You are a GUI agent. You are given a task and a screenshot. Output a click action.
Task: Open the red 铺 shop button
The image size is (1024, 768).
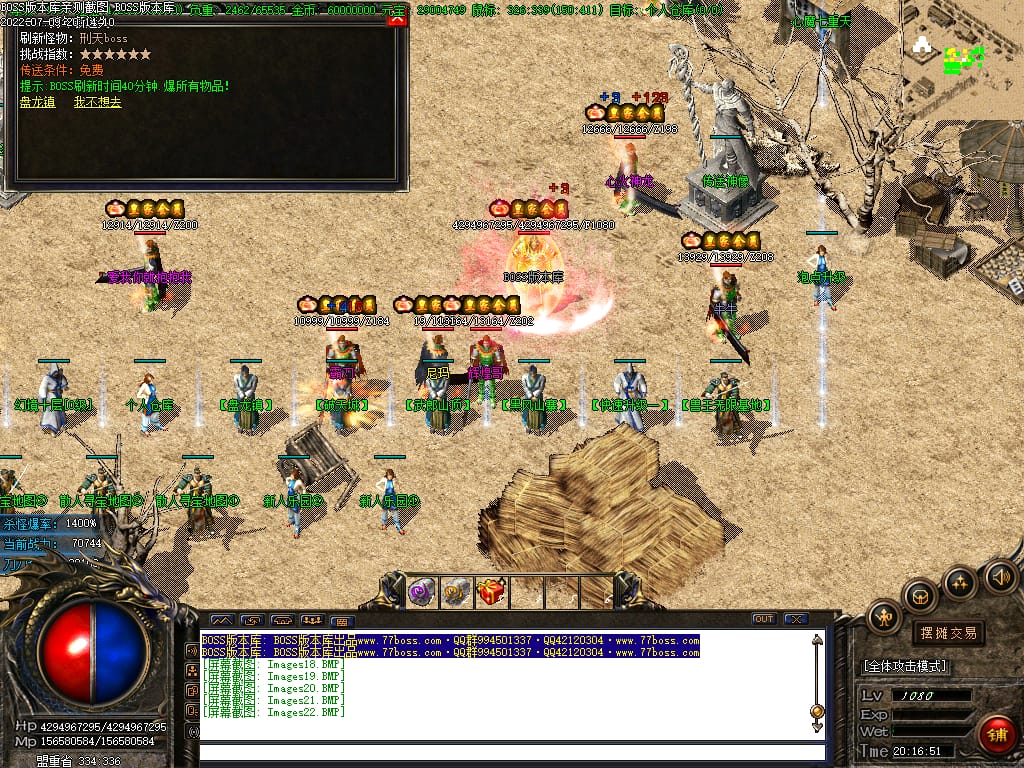click(997, 734)
